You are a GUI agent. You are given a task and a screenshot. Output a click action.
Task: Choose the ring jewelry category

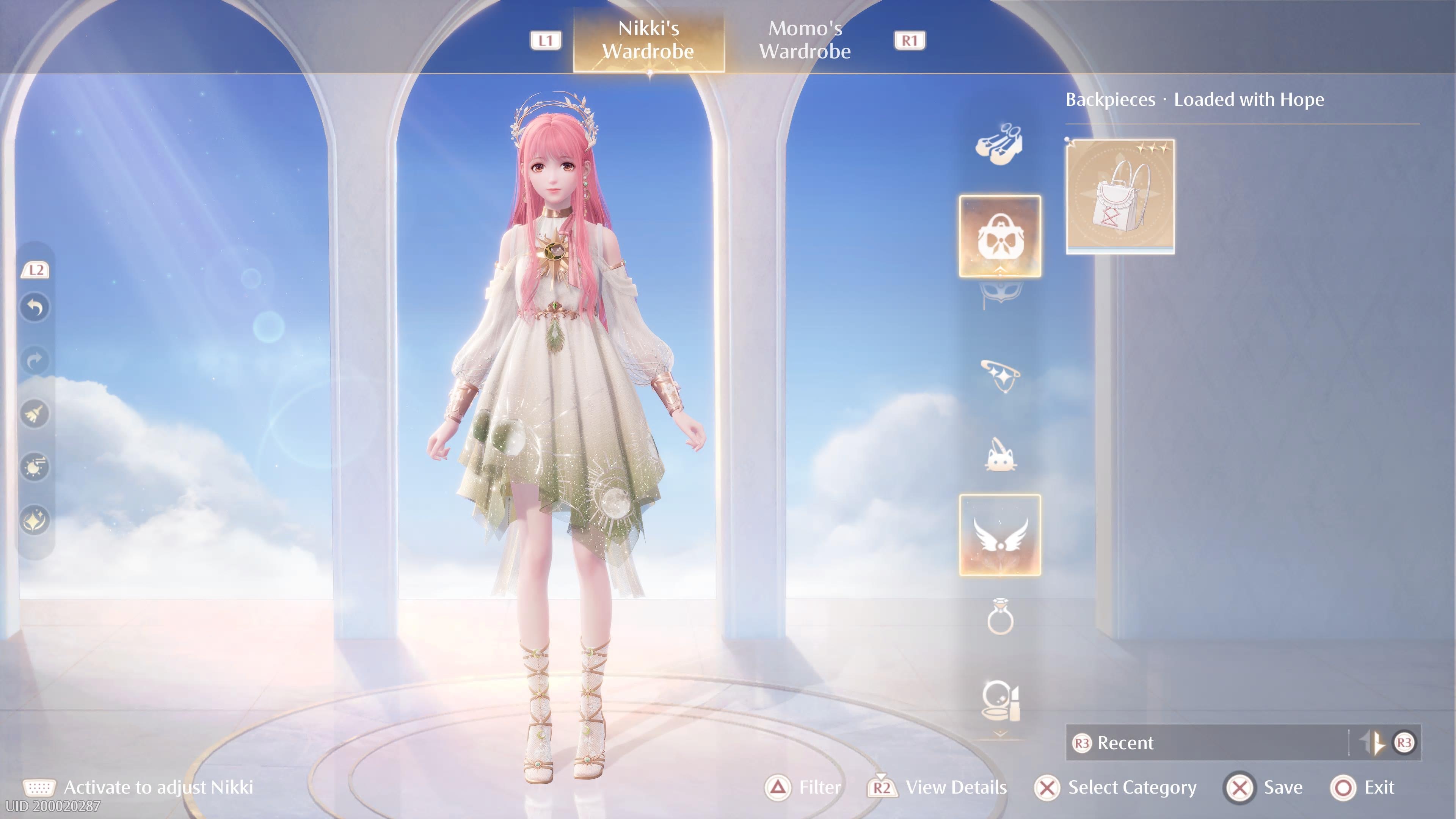pos(999,617)
